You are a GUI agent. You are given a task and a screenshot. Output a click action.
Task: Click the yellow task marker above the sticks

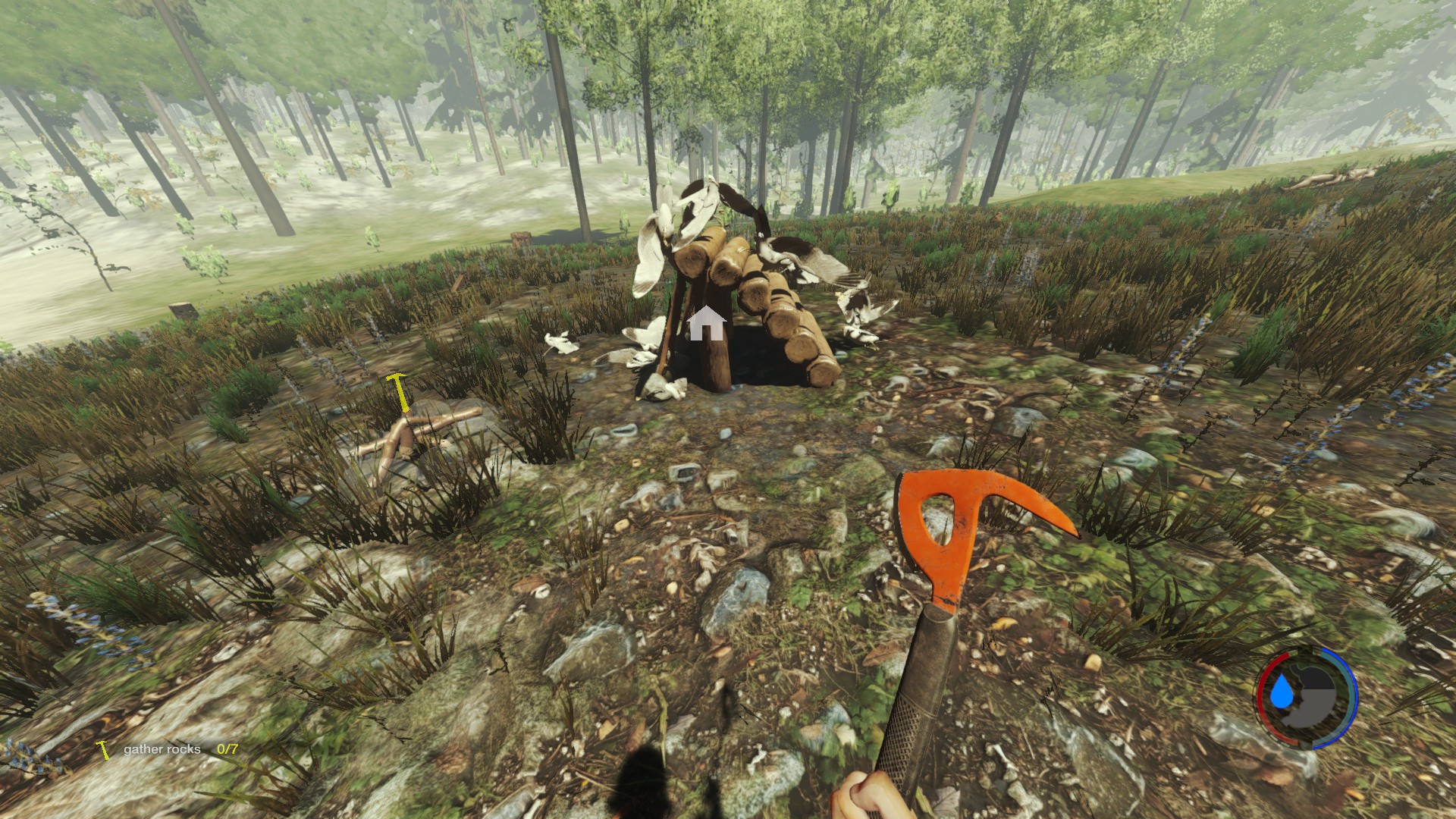398,391
